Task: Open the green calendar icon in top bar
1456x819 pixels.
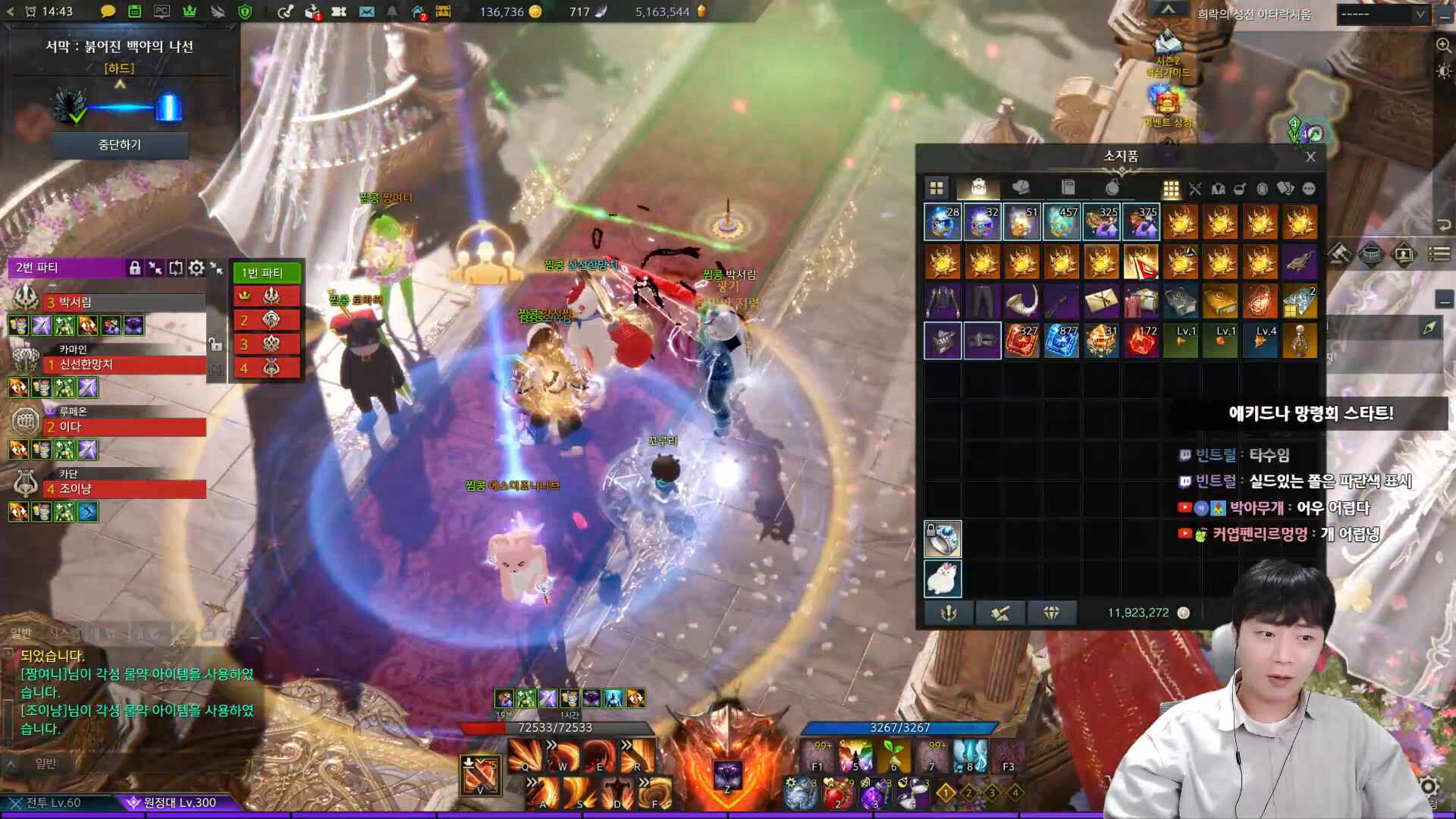Action: [x=134, y=11]
